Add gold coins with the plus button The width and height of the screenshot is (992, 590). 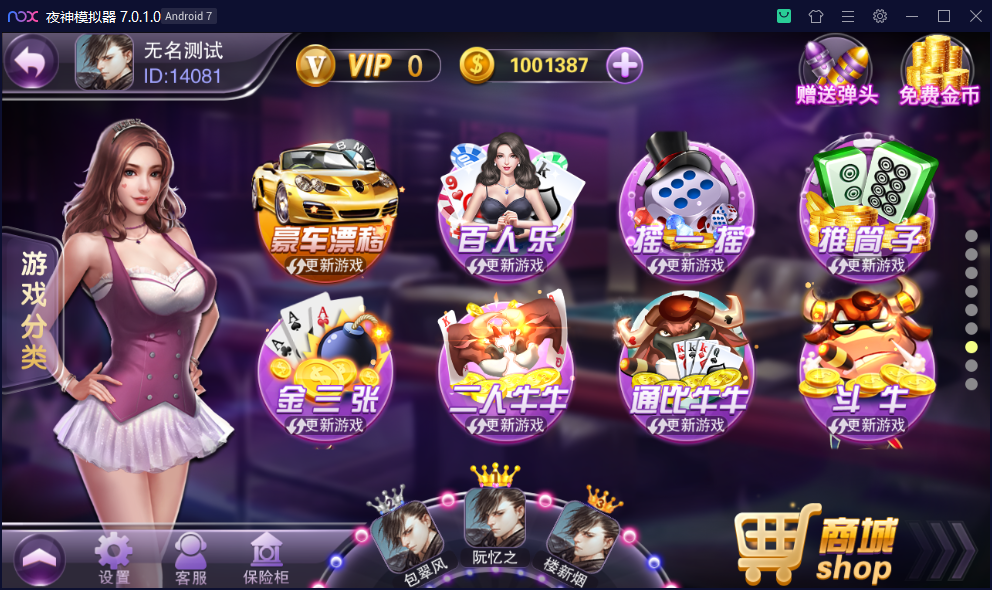pyautogui.click(x=624, y=66)
